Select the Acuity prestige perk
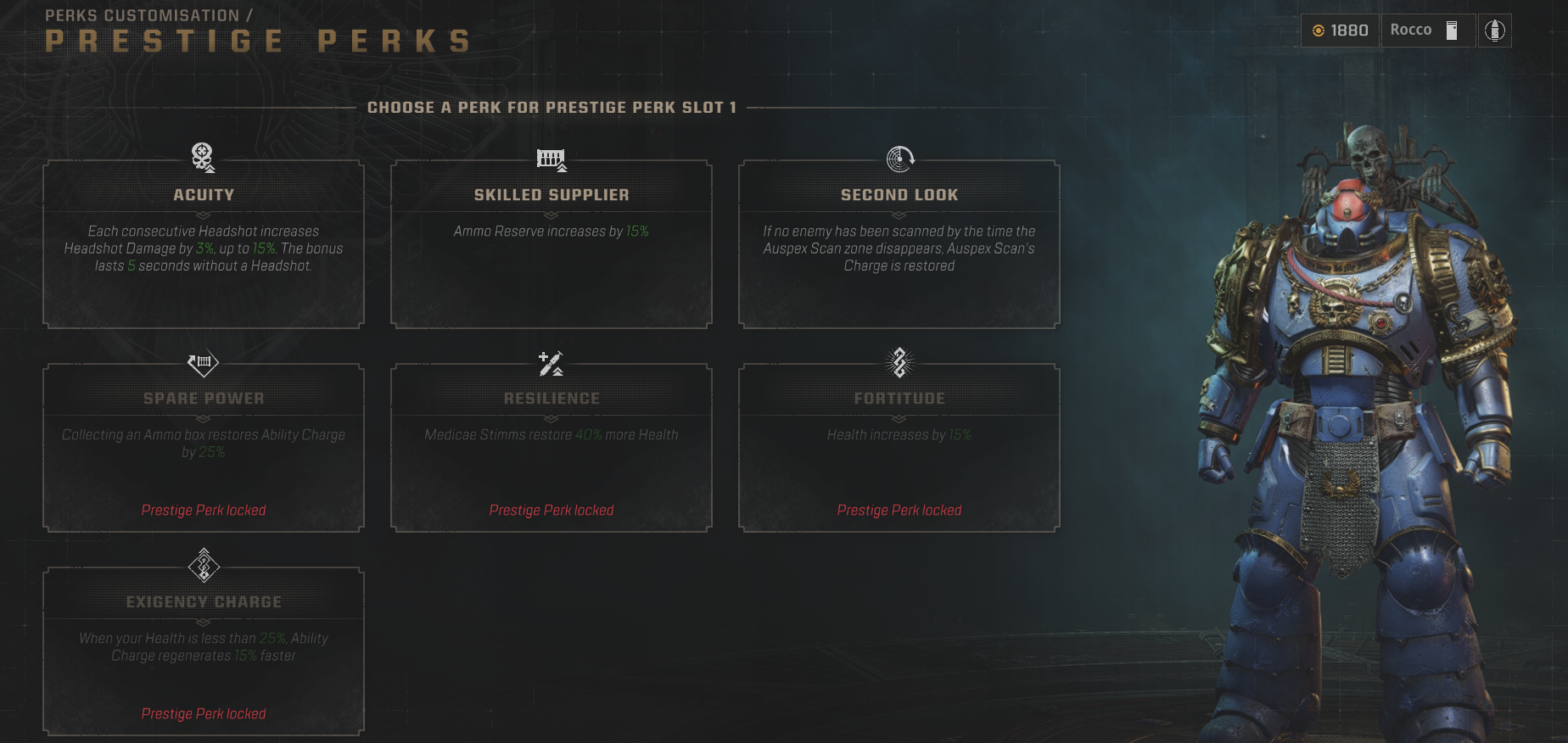This screenshot has height=743, width=1568. click(x=204, y=244)
